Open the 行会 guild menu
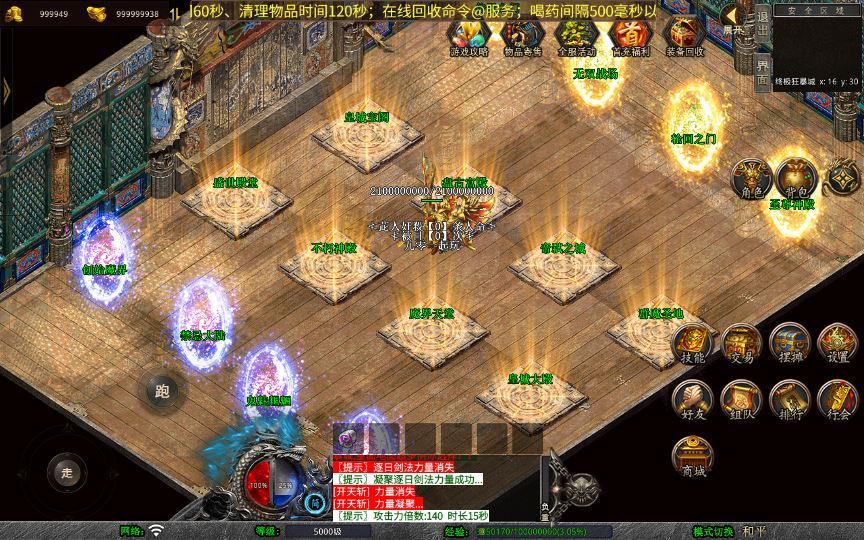Image resolution: width=864 pixels, height=540 pixels. 837,399
